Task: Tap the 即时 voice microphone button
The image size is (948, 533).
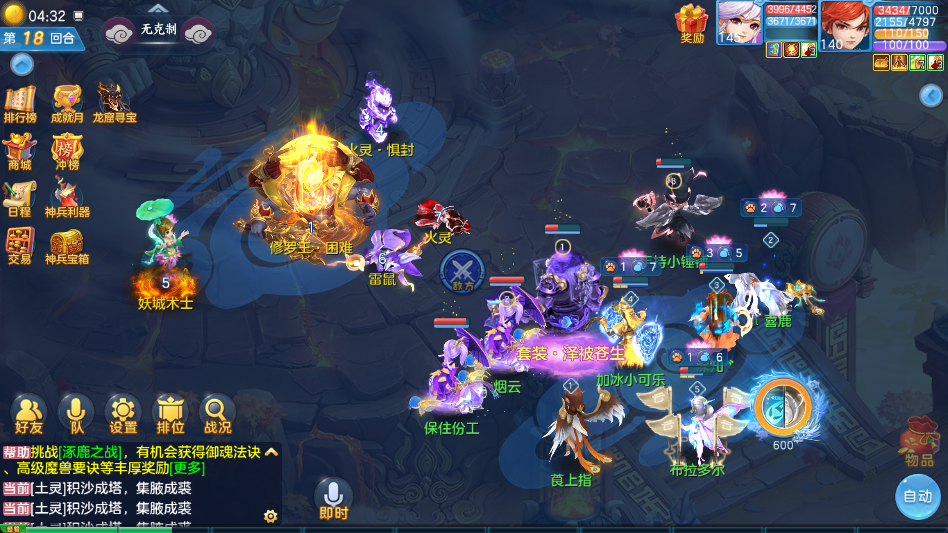Action: (333, 498)
